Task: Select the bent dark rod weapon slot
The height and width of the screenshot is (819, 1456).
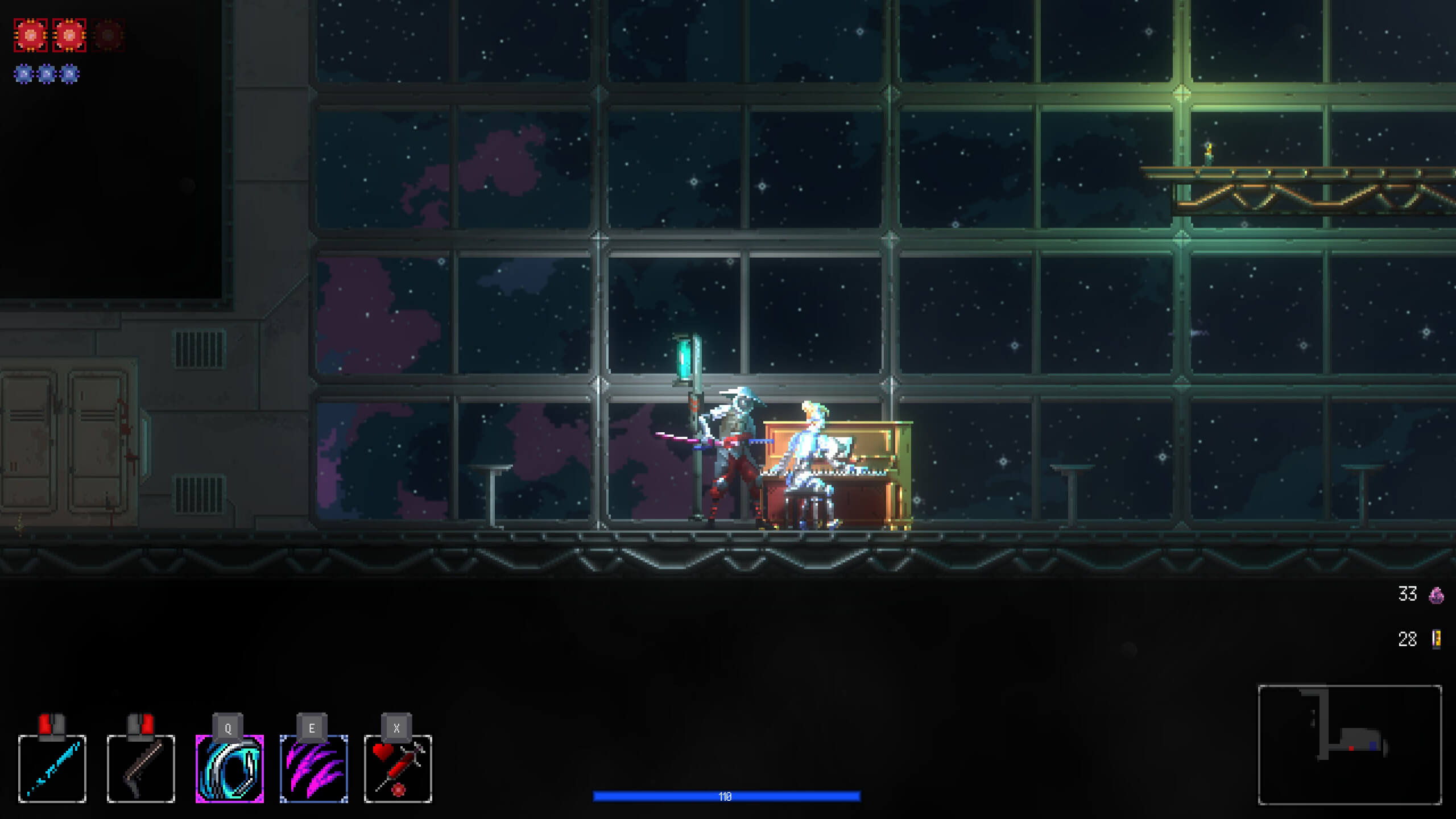Action: [x=141, y=768]
